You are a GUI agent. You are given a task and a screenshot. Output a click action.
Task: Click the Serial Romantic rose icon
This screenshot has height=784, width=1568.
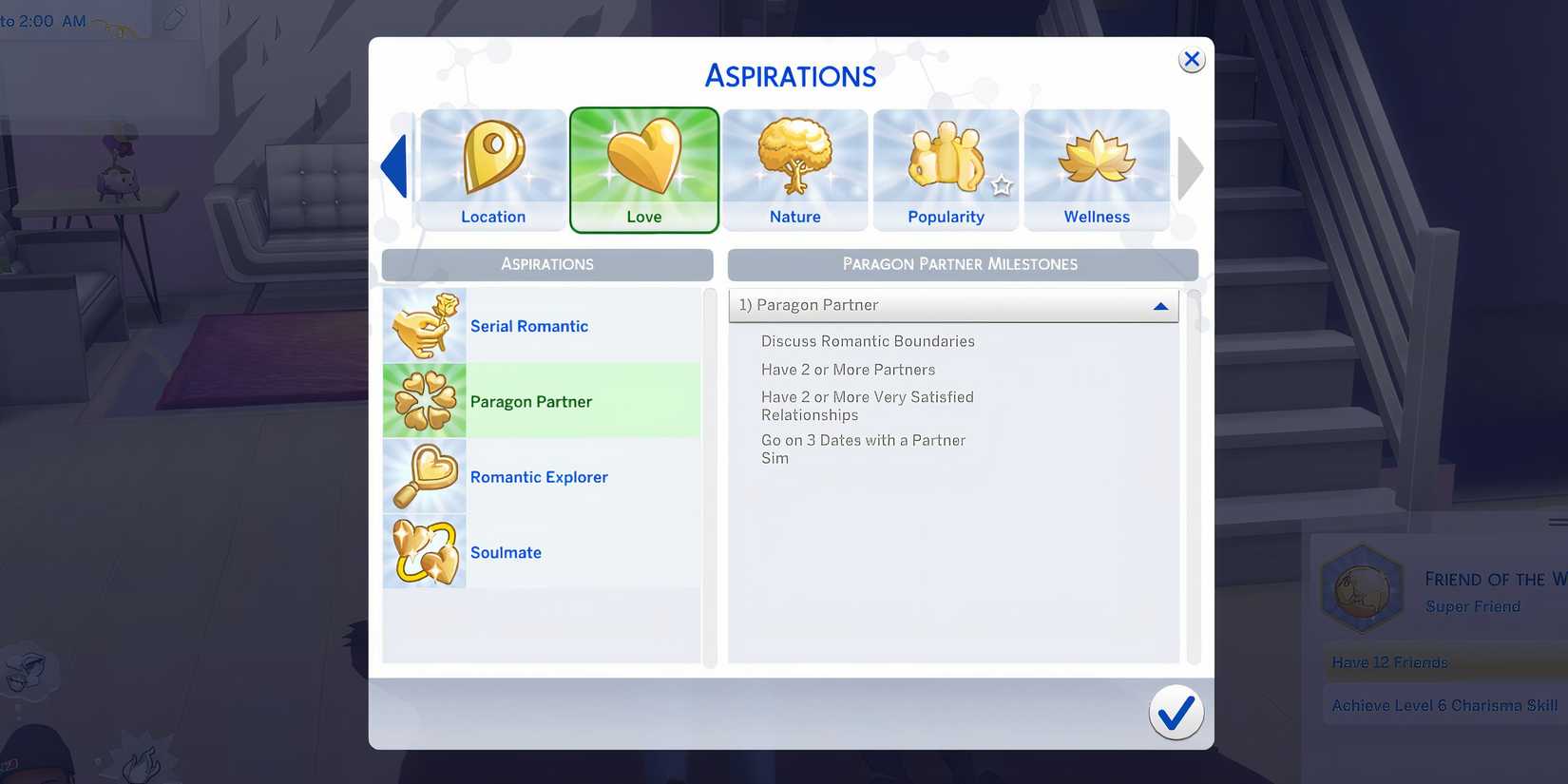click(x=424, y=325)
